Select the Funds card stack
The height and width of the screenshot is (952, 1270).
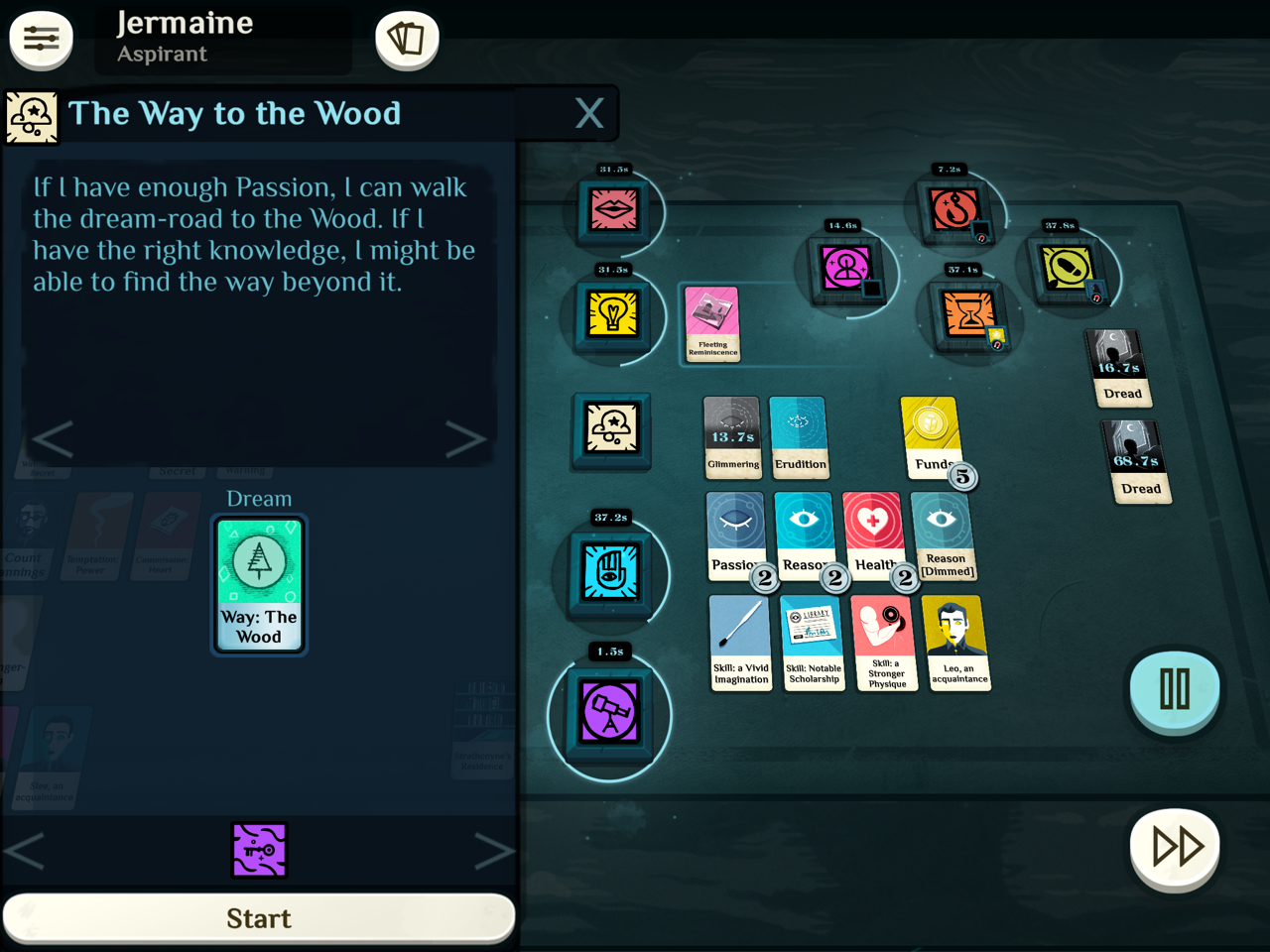pos(931,437)
